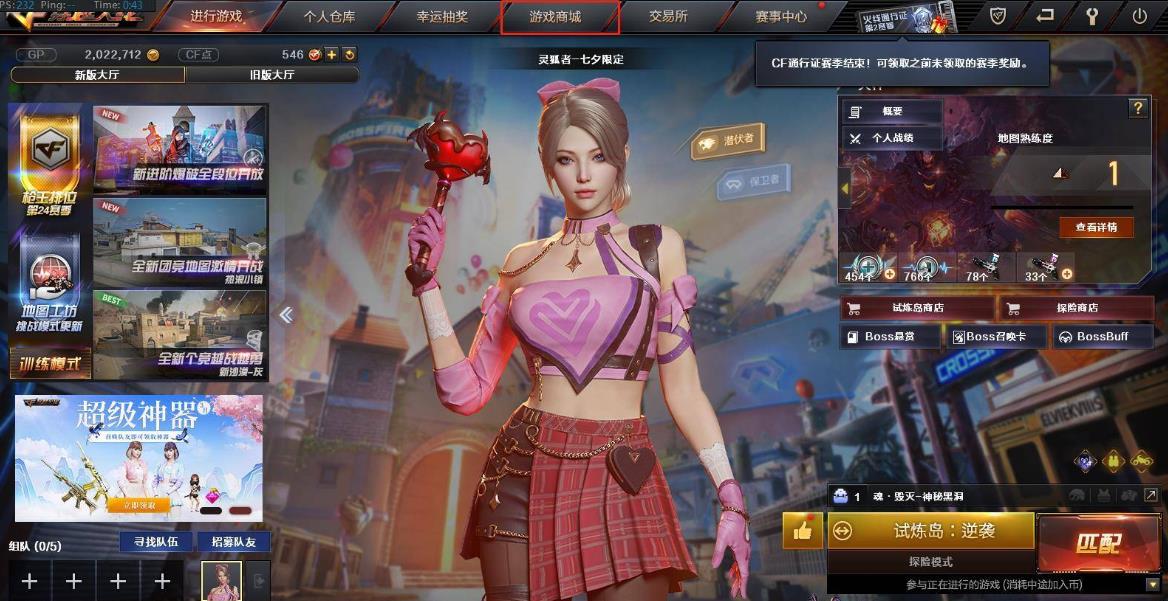Switch to 个人仓库 inventory tab
The image size is (1168, 601).
[x=329, y=17]
